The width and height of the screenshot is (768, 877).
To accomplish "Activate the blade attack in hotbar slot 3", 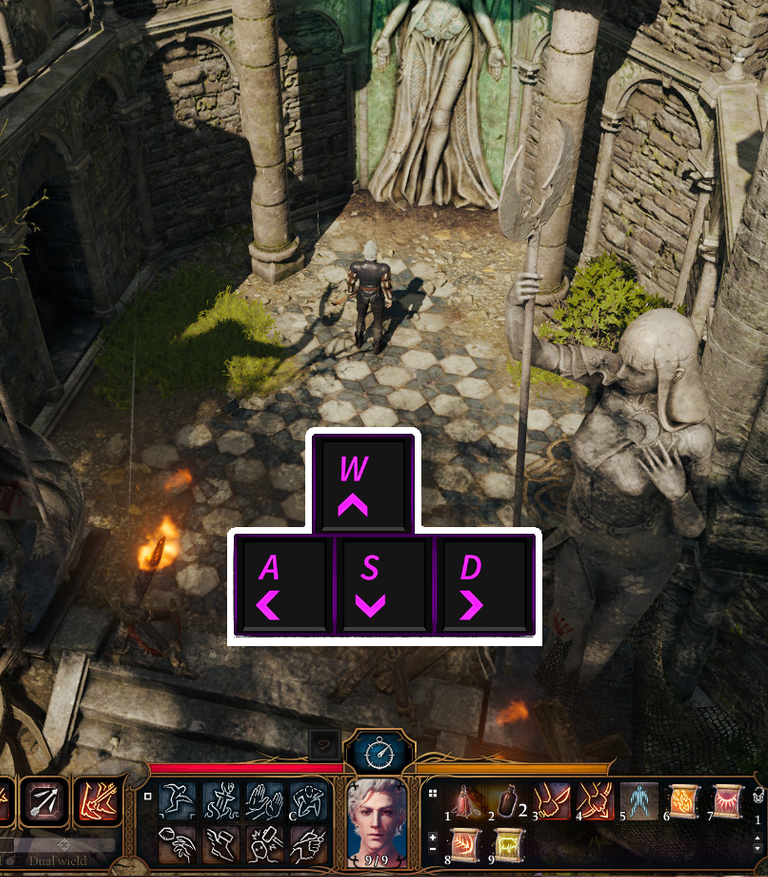I will pos(552,802).
